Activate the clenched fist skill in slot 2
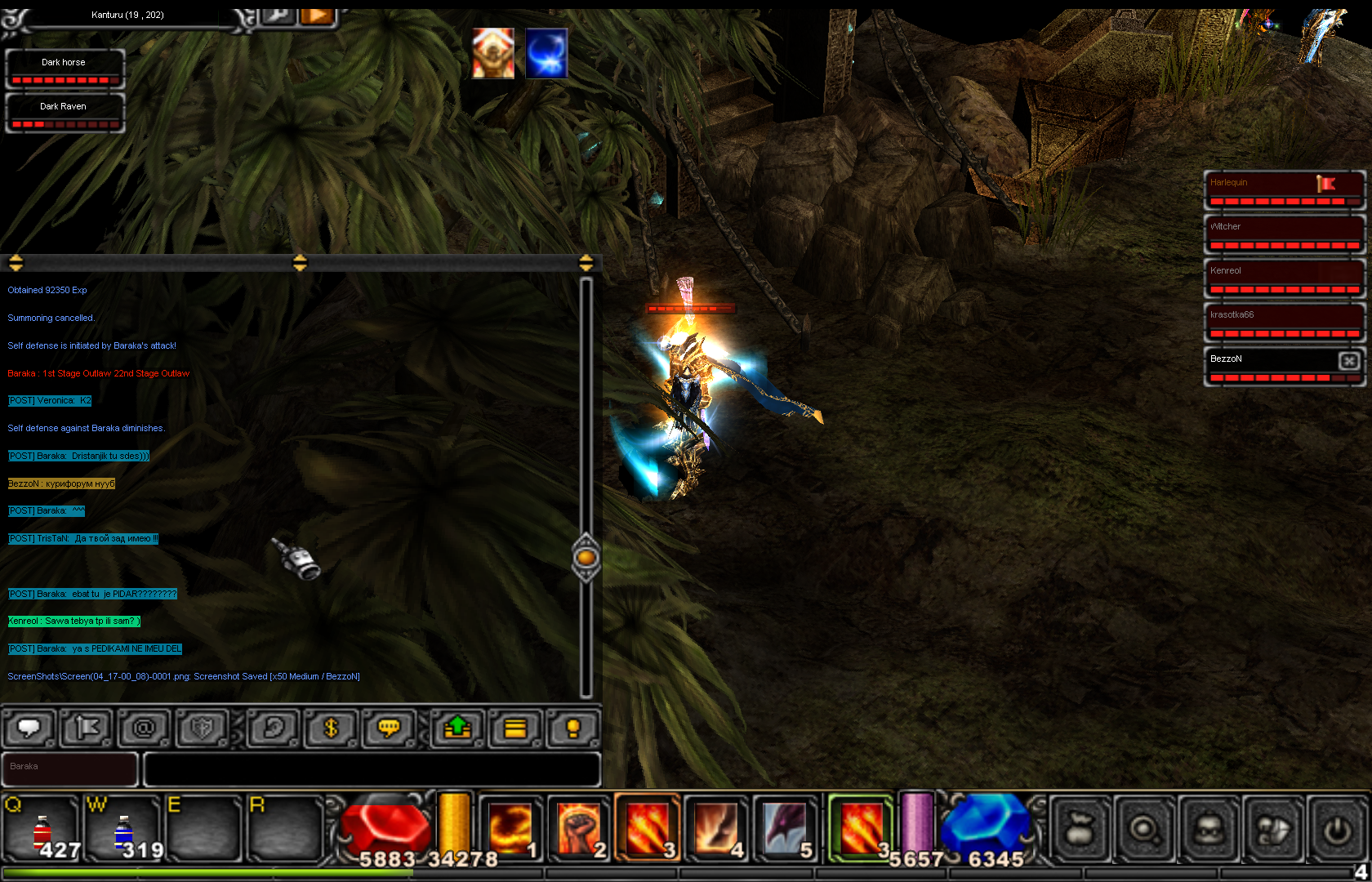This screenshot has width=1372, height=882. [x=578, y=829]
